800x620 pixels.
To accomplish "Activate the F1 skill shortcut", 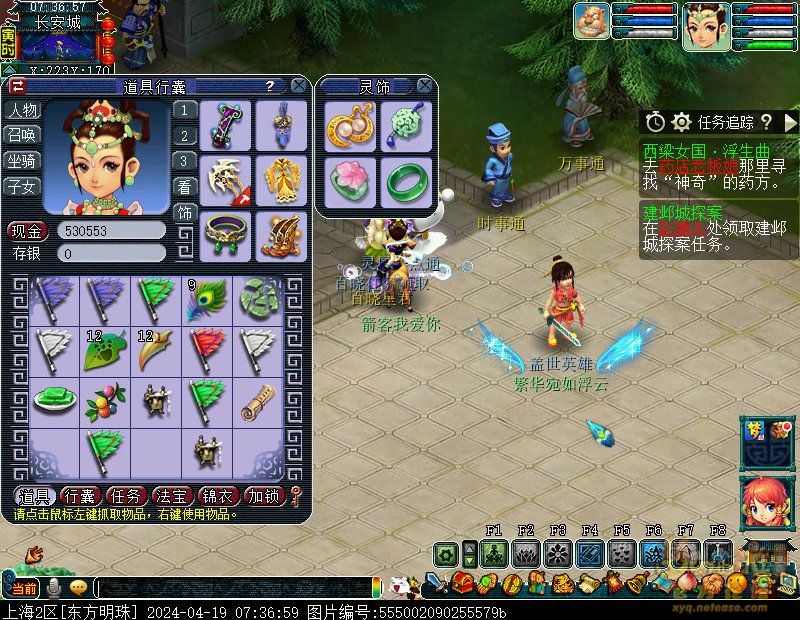I will pyautogui.click(x=493, y=553).
